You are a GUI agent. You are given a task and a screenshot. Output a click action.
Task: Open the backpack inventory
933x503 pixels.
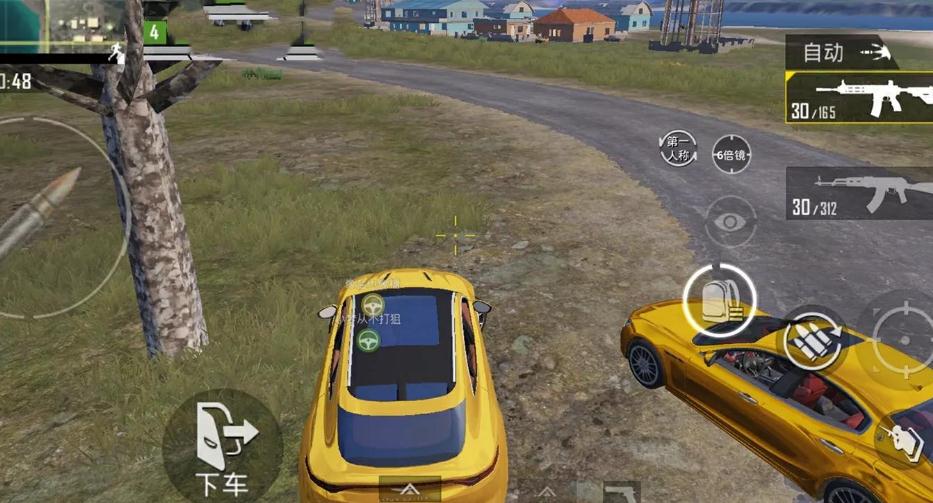pos(719,298)
